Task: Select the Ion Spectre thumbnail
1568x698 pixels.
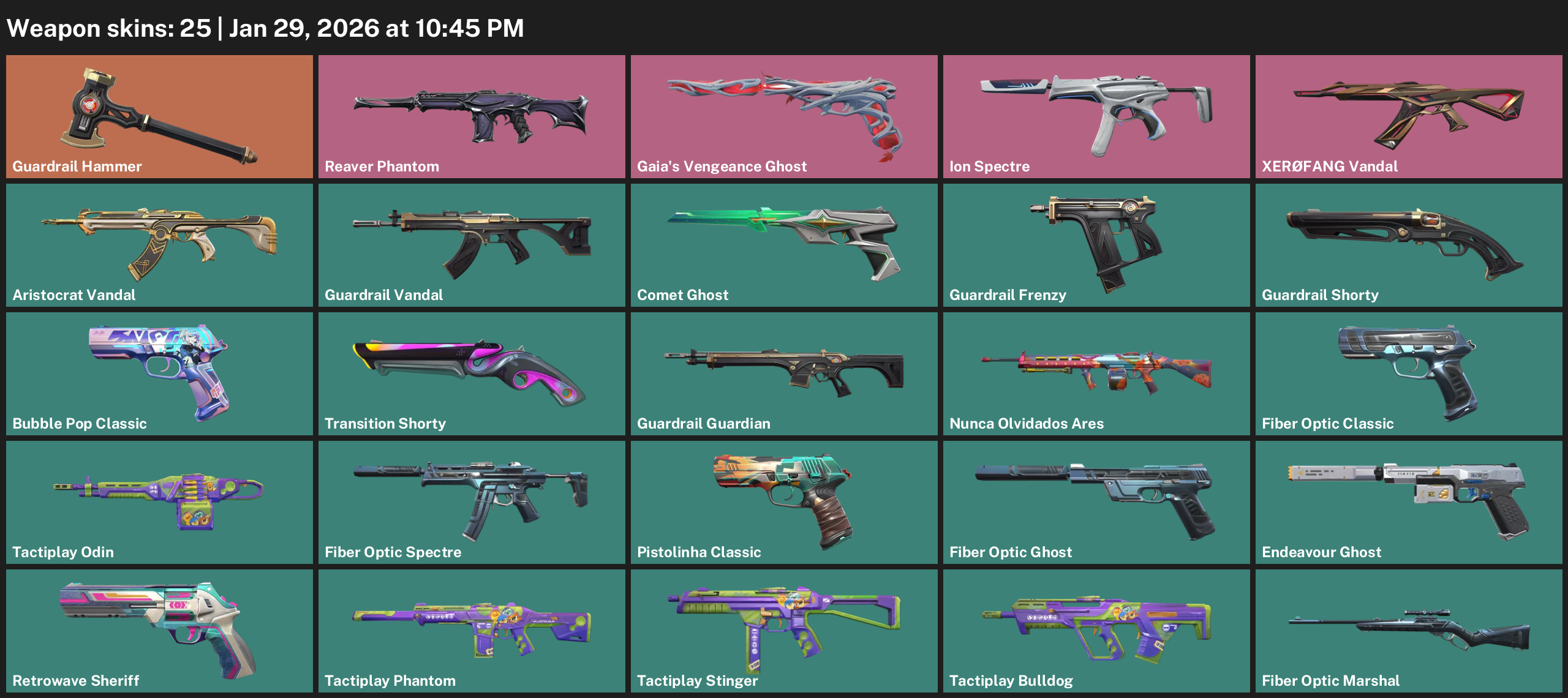Action: (x=1096, y=116)
